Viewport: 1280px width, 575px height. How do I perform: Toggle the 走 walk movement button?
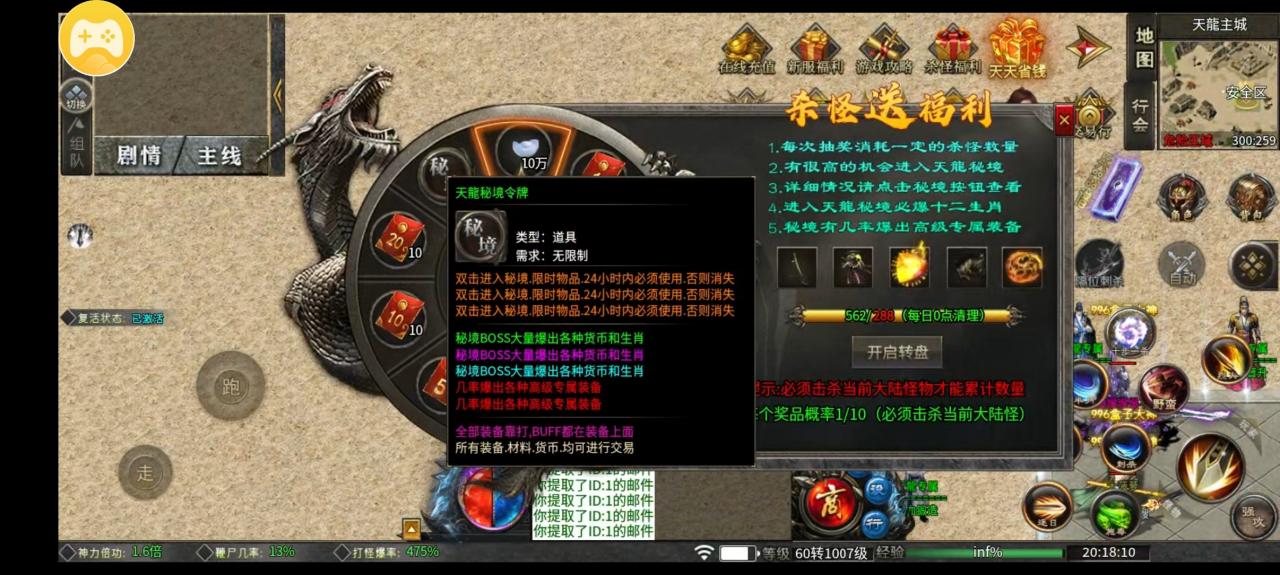(x=146, y=472)
